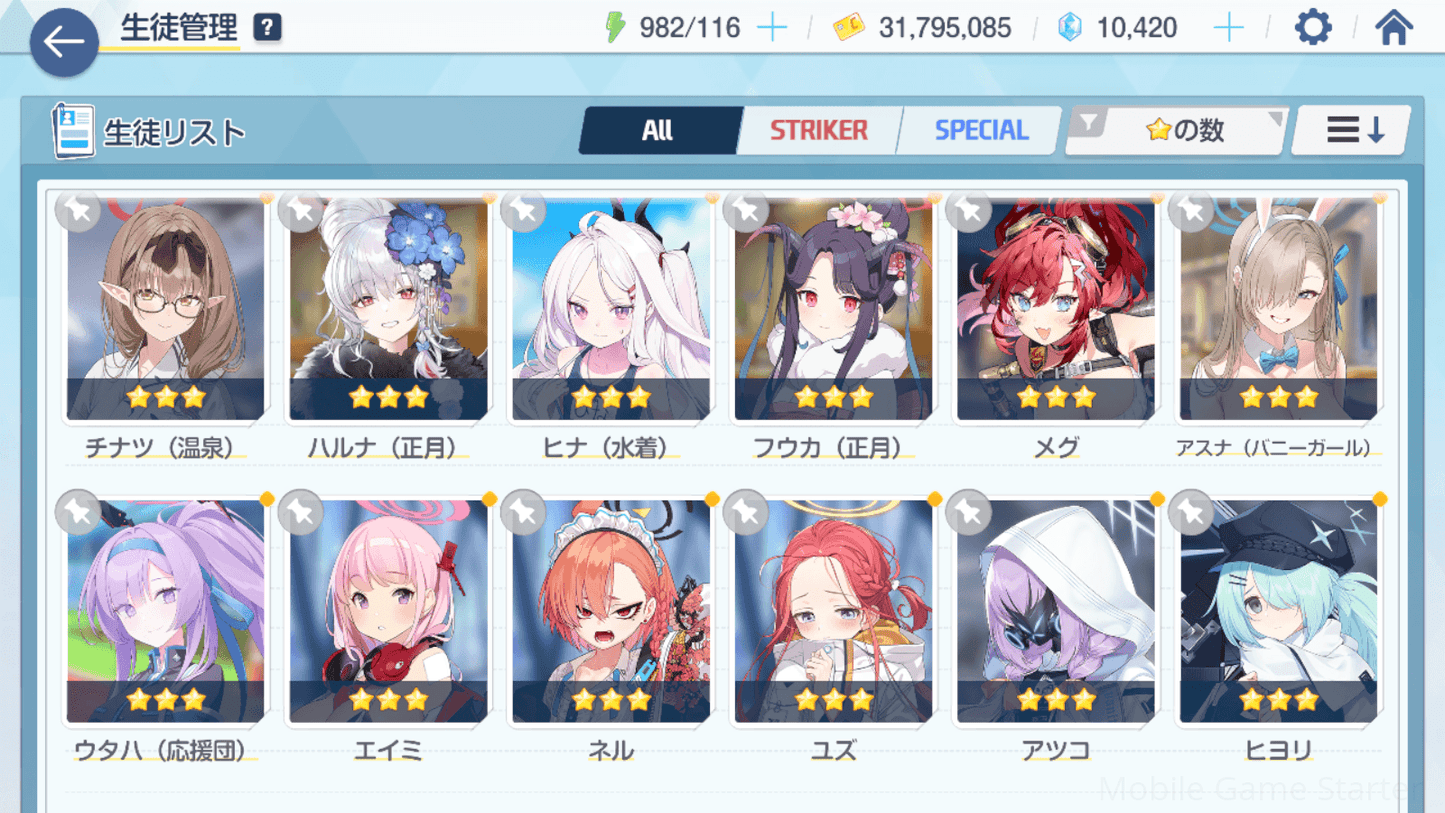1445x813 pixels.
Task: Select the アスナ（バニーガール） student card
Action: pyautogui.click(x=1278, y=310)
